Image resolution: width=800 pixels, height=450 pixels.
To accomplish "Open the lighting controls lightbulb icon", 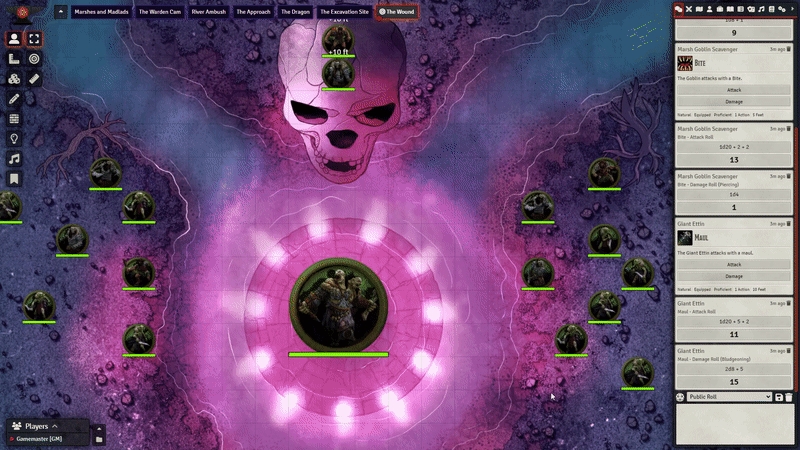I will (15, 139).
